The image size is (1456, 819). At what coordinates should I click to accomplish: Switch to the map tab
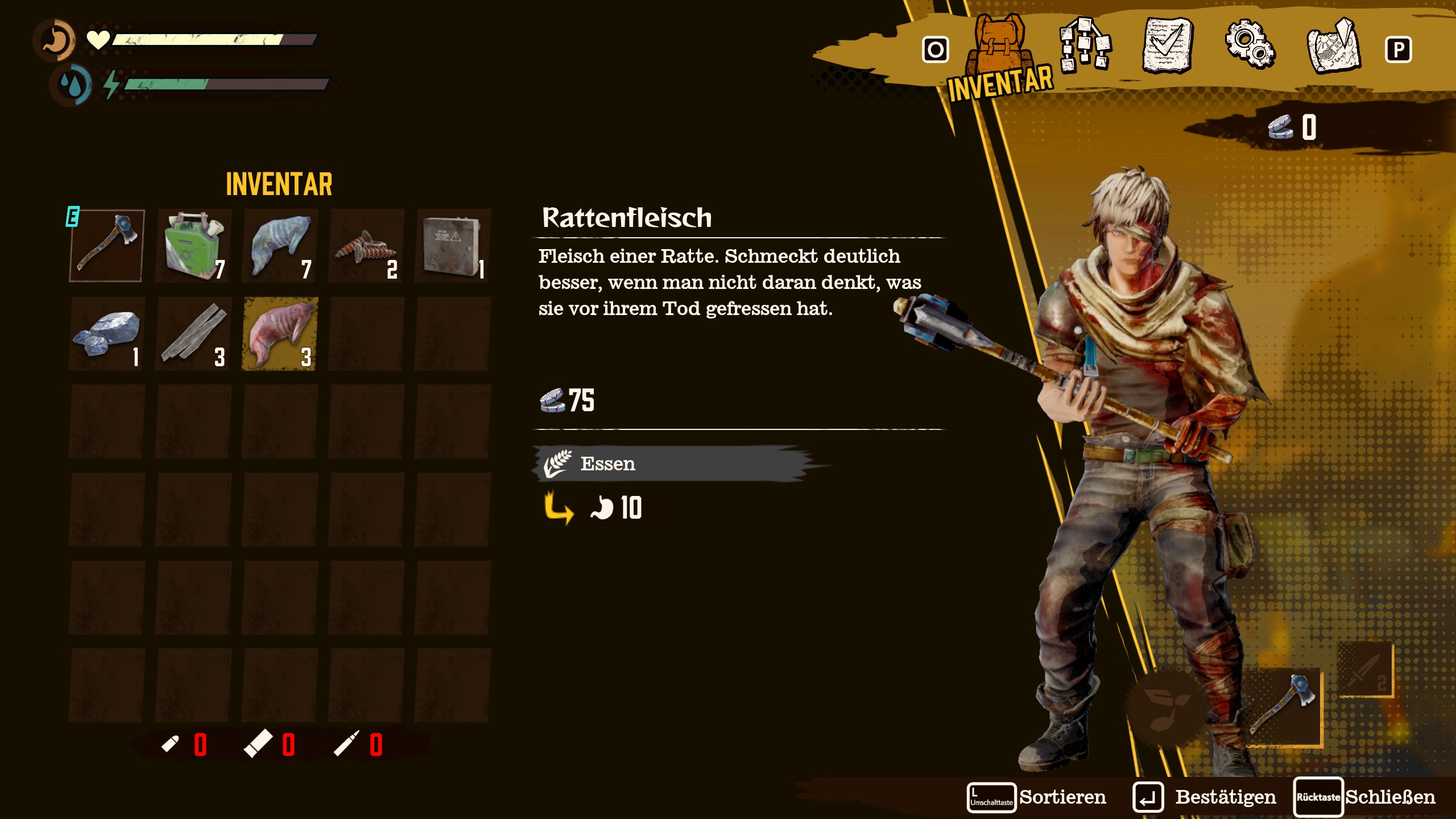point(1334,45)
